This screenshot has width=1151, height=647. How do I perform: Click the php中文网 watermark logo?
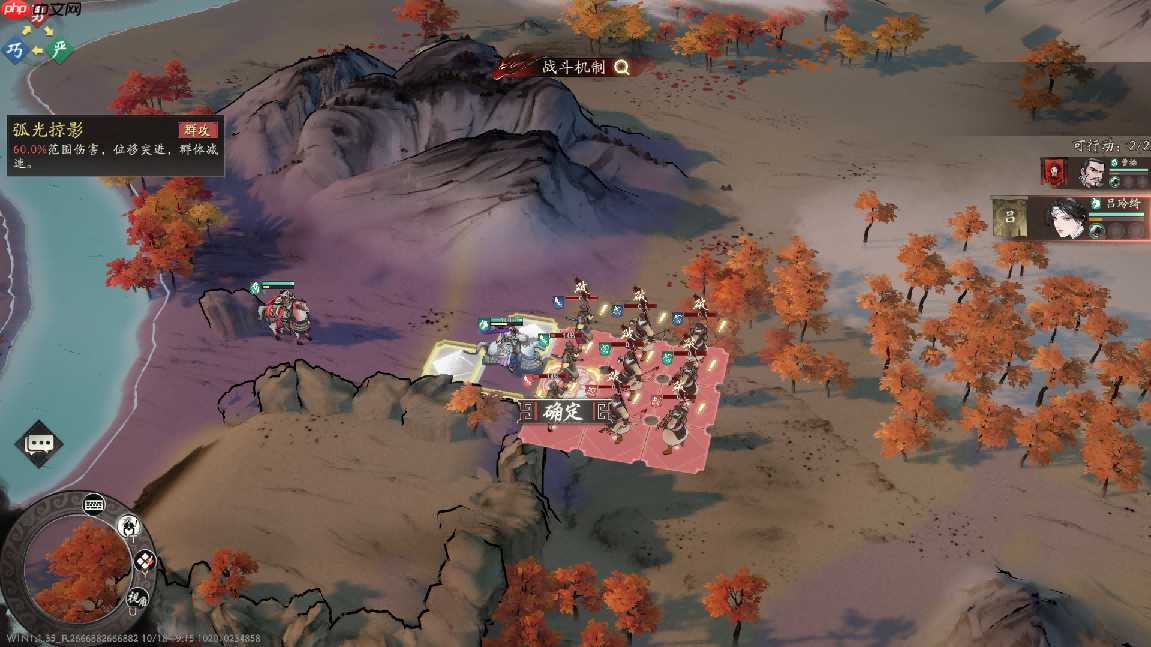(x=40, y=9)
